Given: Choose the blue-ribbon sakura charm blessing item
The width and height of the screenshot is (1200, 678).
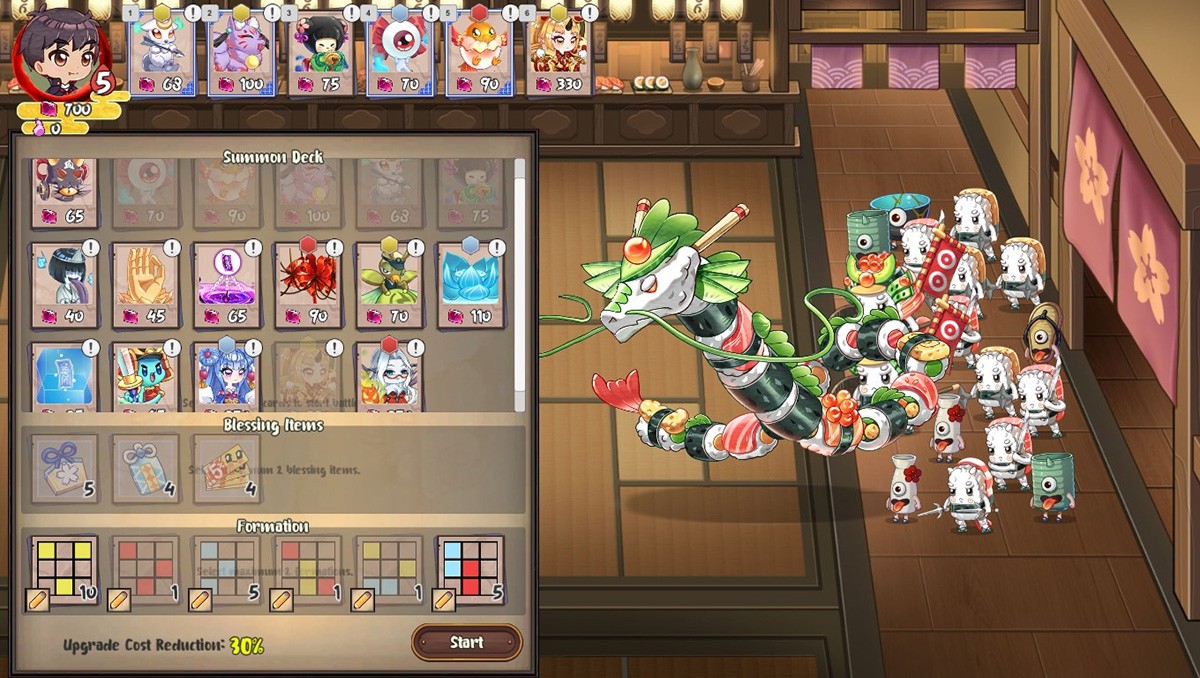Looking at the screenshot, I should tap(64, 468).
